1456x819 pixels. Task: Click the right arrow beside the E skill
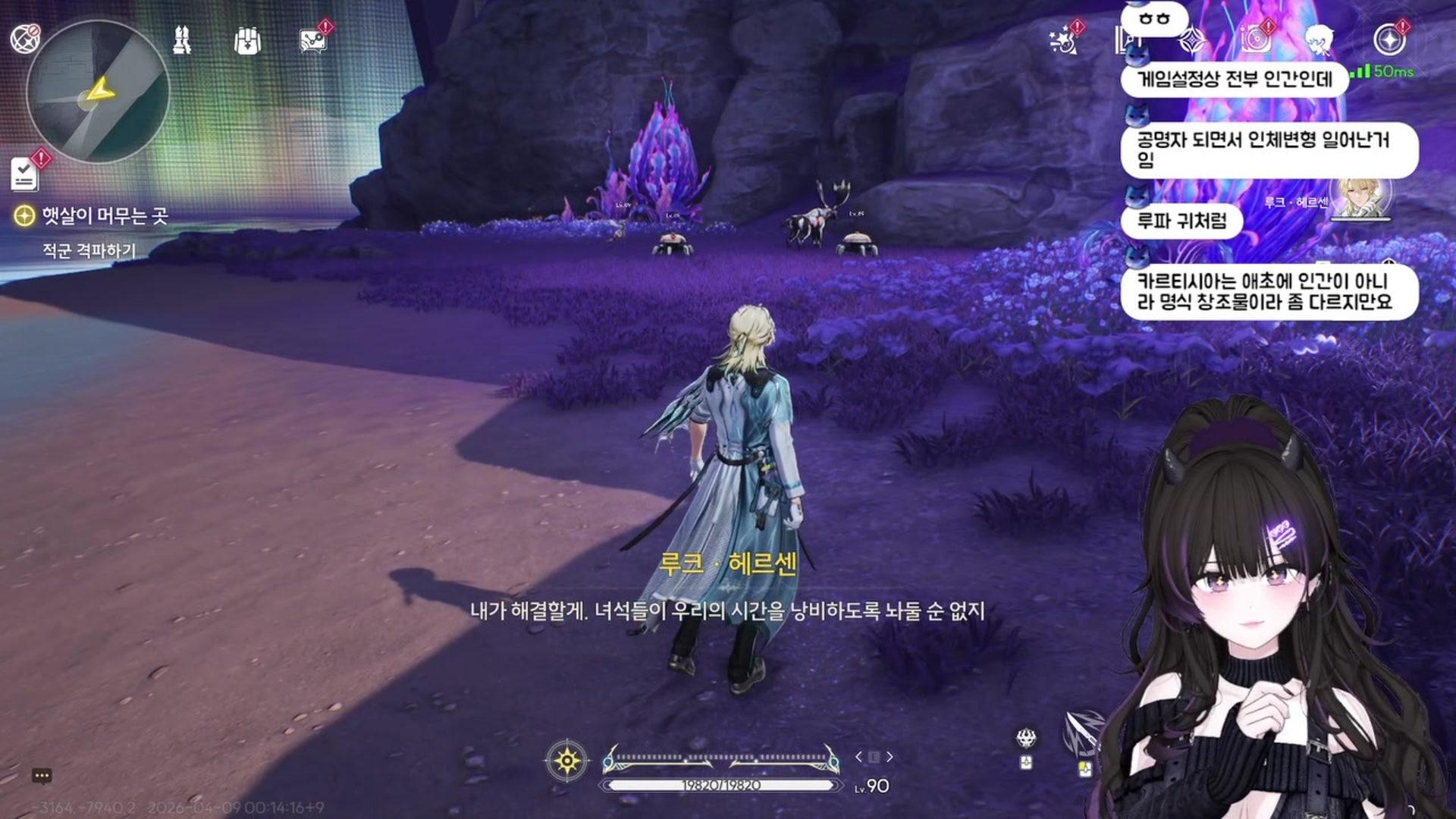tap(890, 756)
